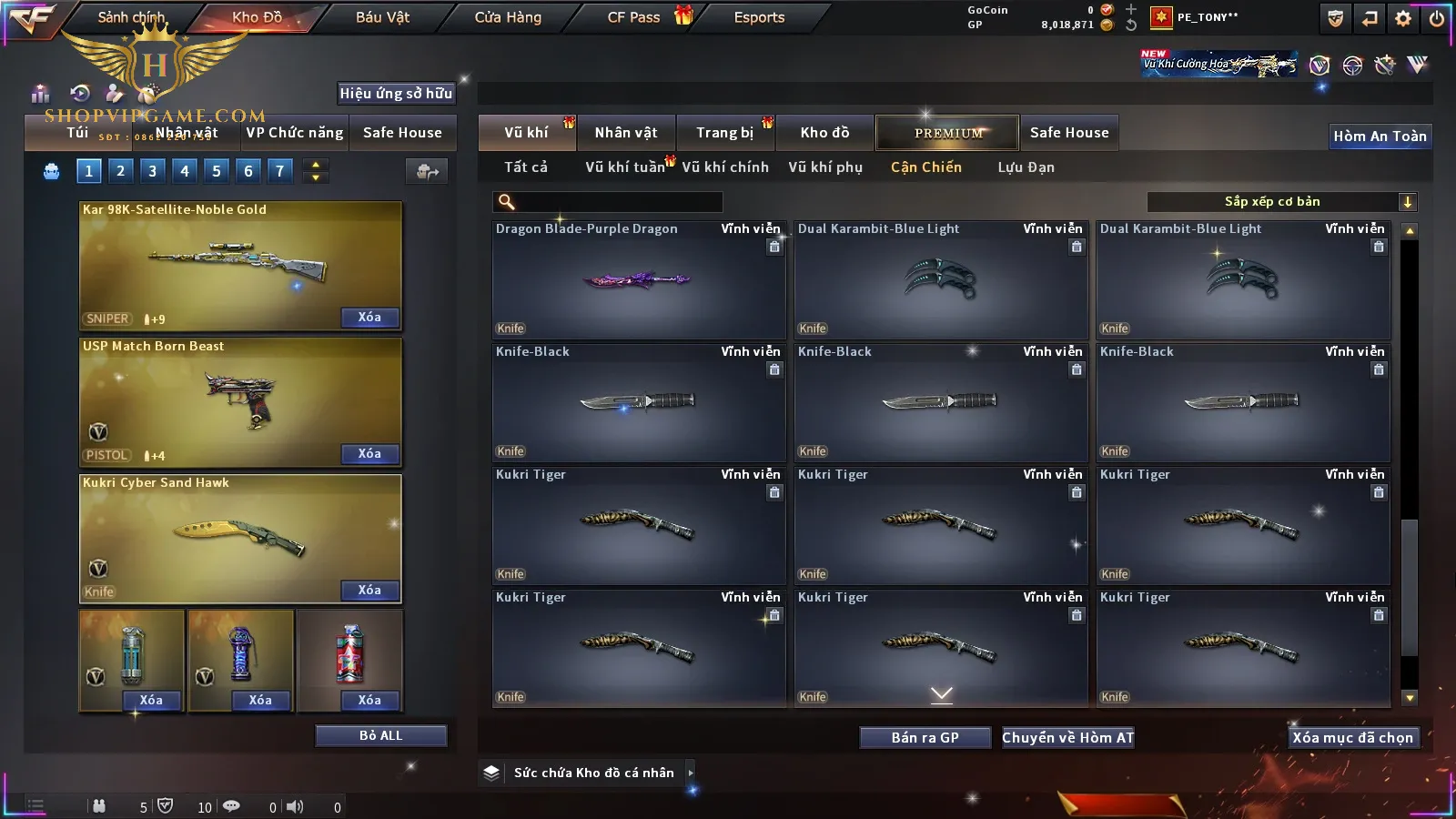Click Chuyển về Hòm AT button
The width and height of the screenshot is (1456, 819).
(x=1067, y=738)
